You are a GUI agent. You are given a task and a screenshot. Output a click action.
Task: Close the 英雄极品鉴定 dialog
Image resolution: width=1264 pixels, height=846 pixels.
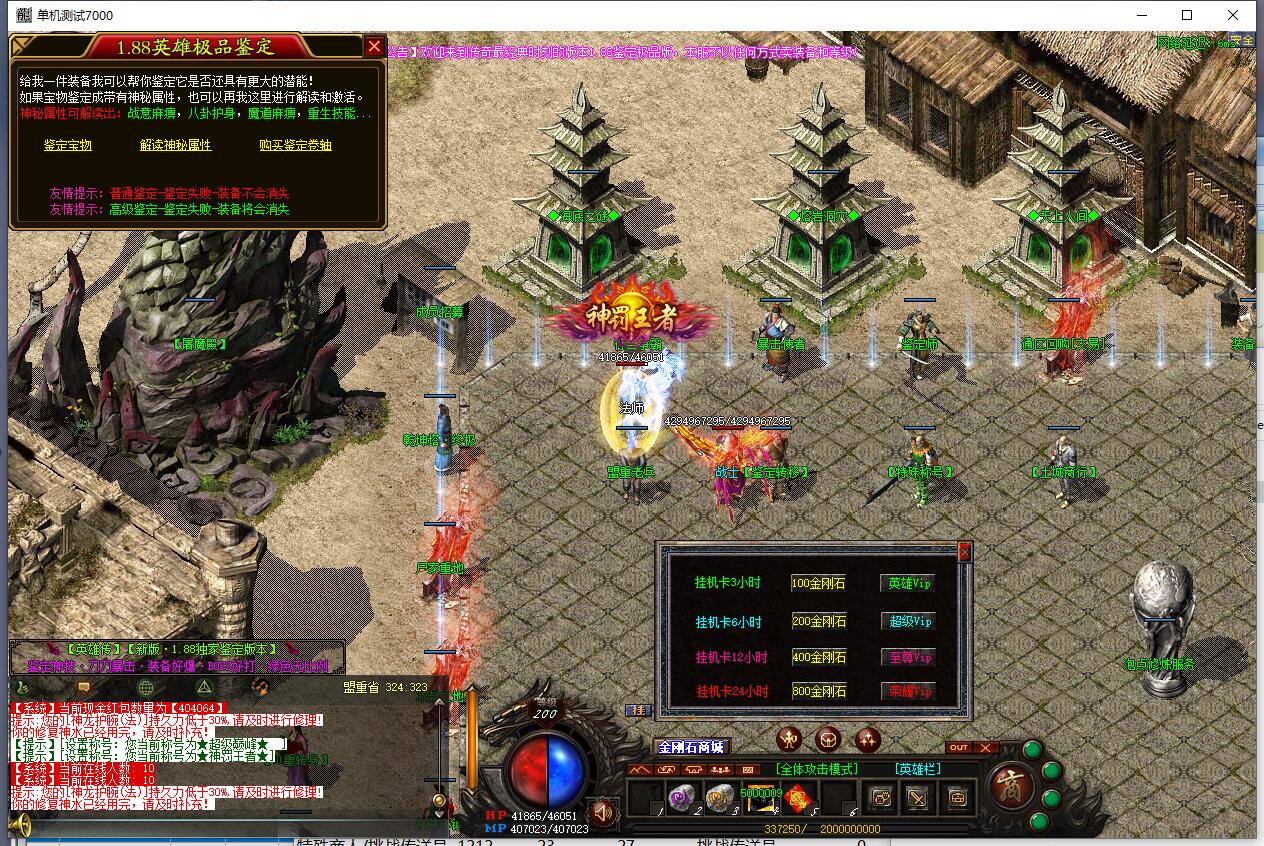coord(374,46)
